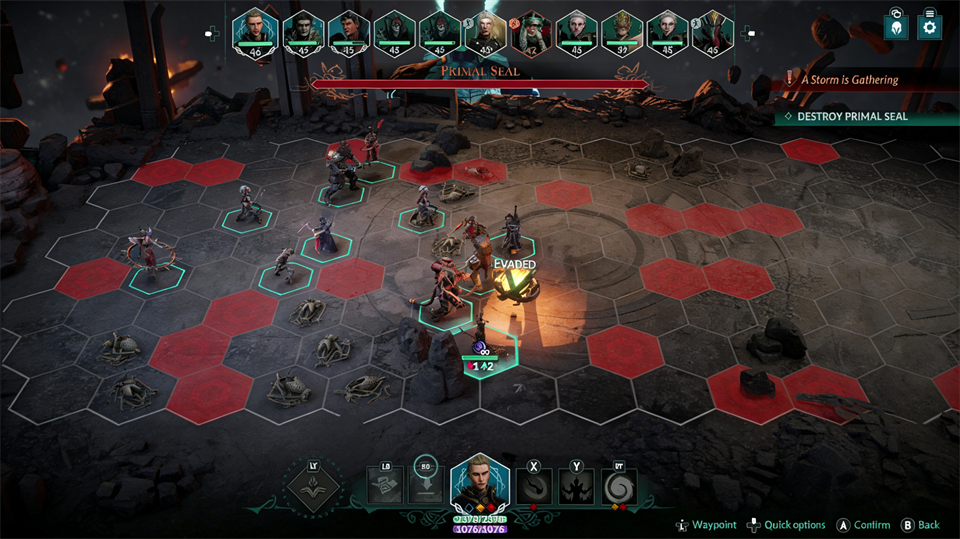Click the active hero's large bottom portrait
The width and height of the screenshot is (960, 539).
click(480, 486)
